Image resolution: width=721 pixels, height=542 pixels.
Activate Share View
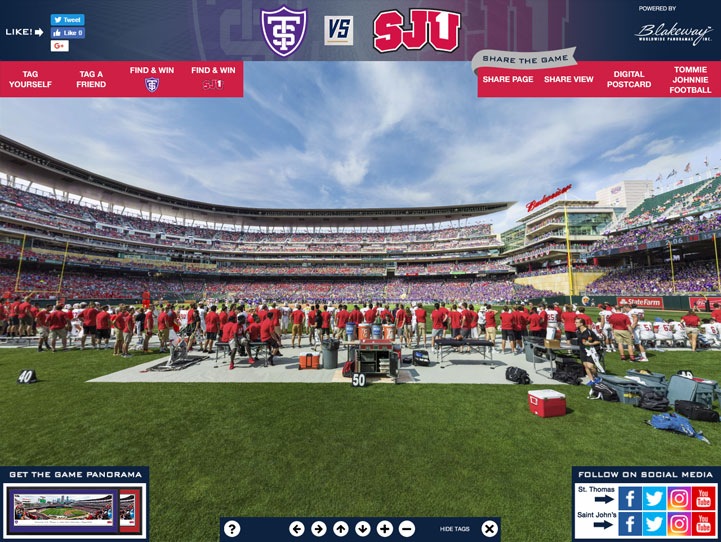[569, 79]
